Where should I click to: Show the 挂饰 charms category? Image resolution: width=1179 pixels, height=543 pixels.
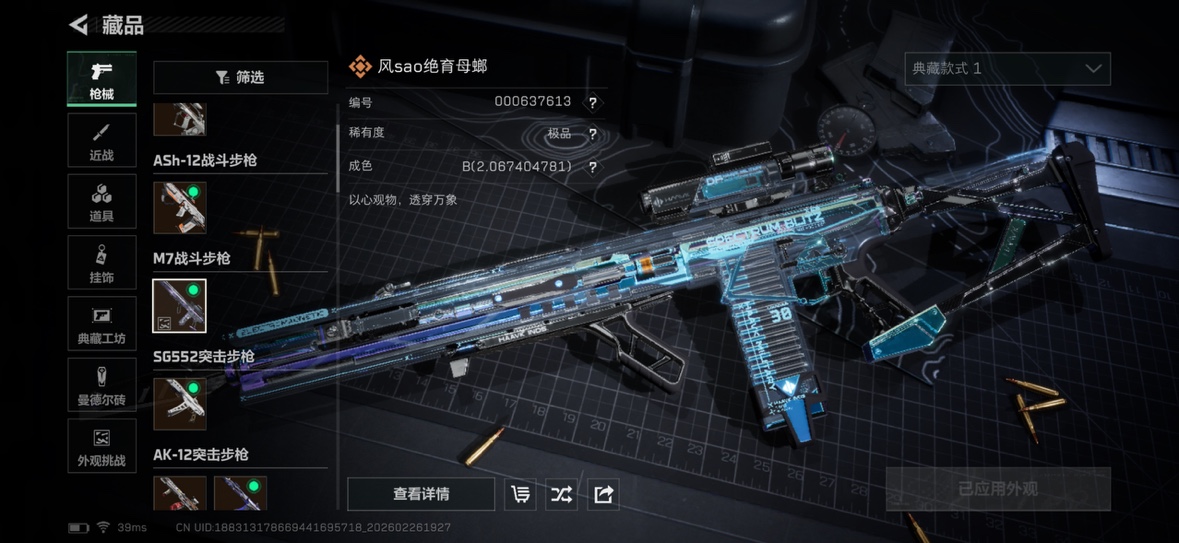click(102, 263)
